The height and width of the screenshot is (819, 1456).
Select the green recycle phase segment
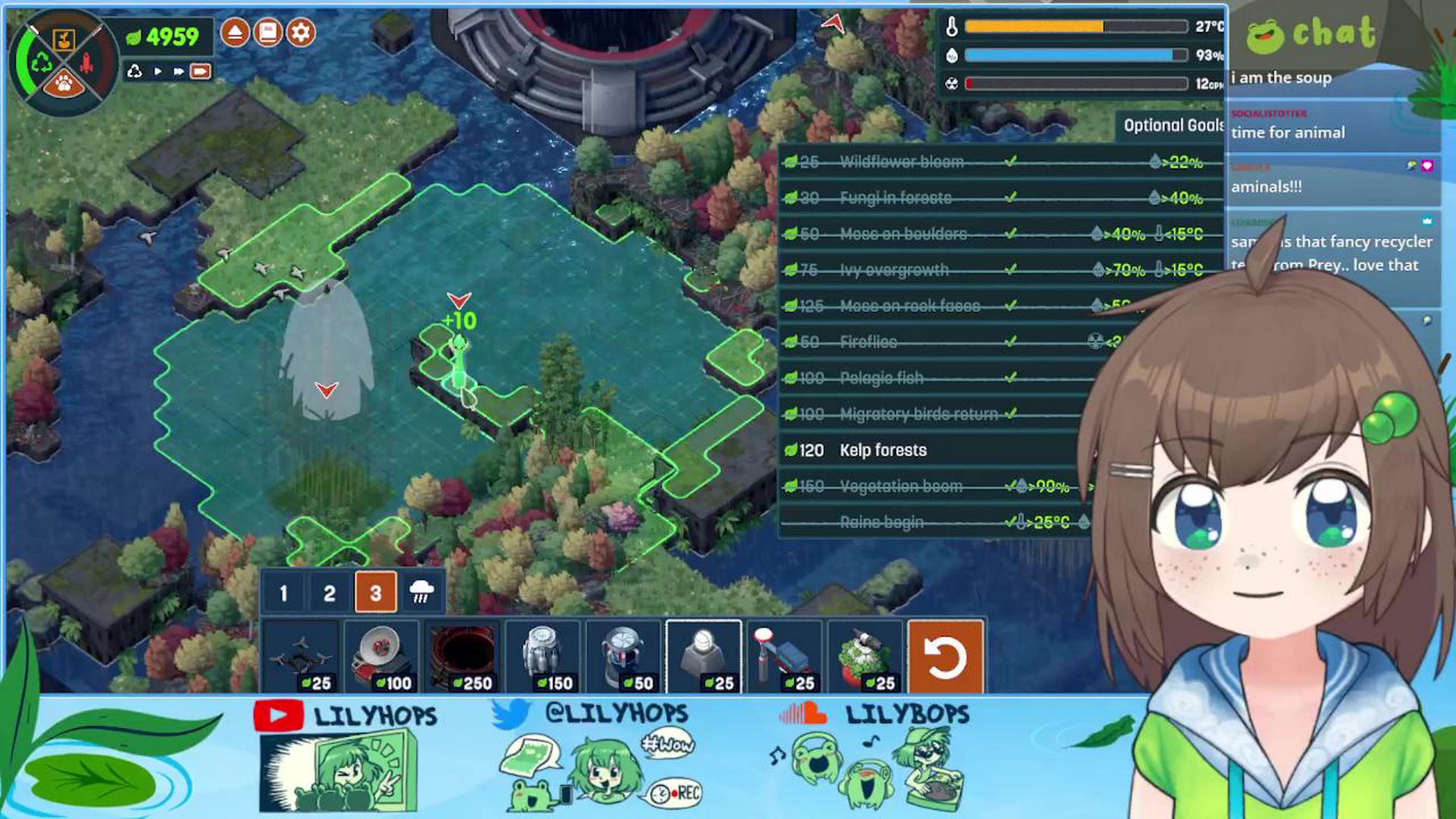coord(40,62)
